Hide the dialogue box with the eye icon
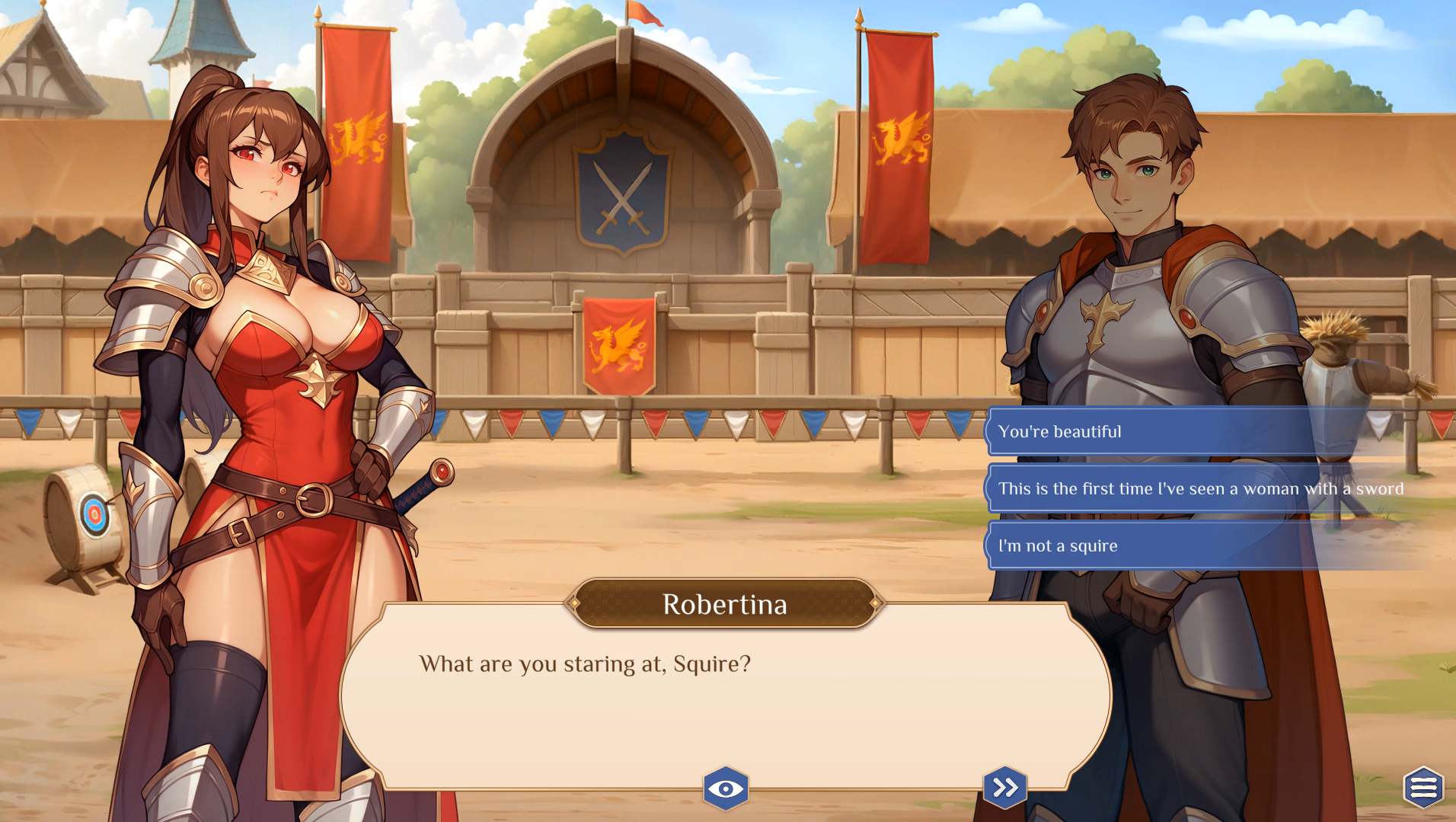Image resolution: width=1456 pixels, height=822 pixels. [725, 788]
